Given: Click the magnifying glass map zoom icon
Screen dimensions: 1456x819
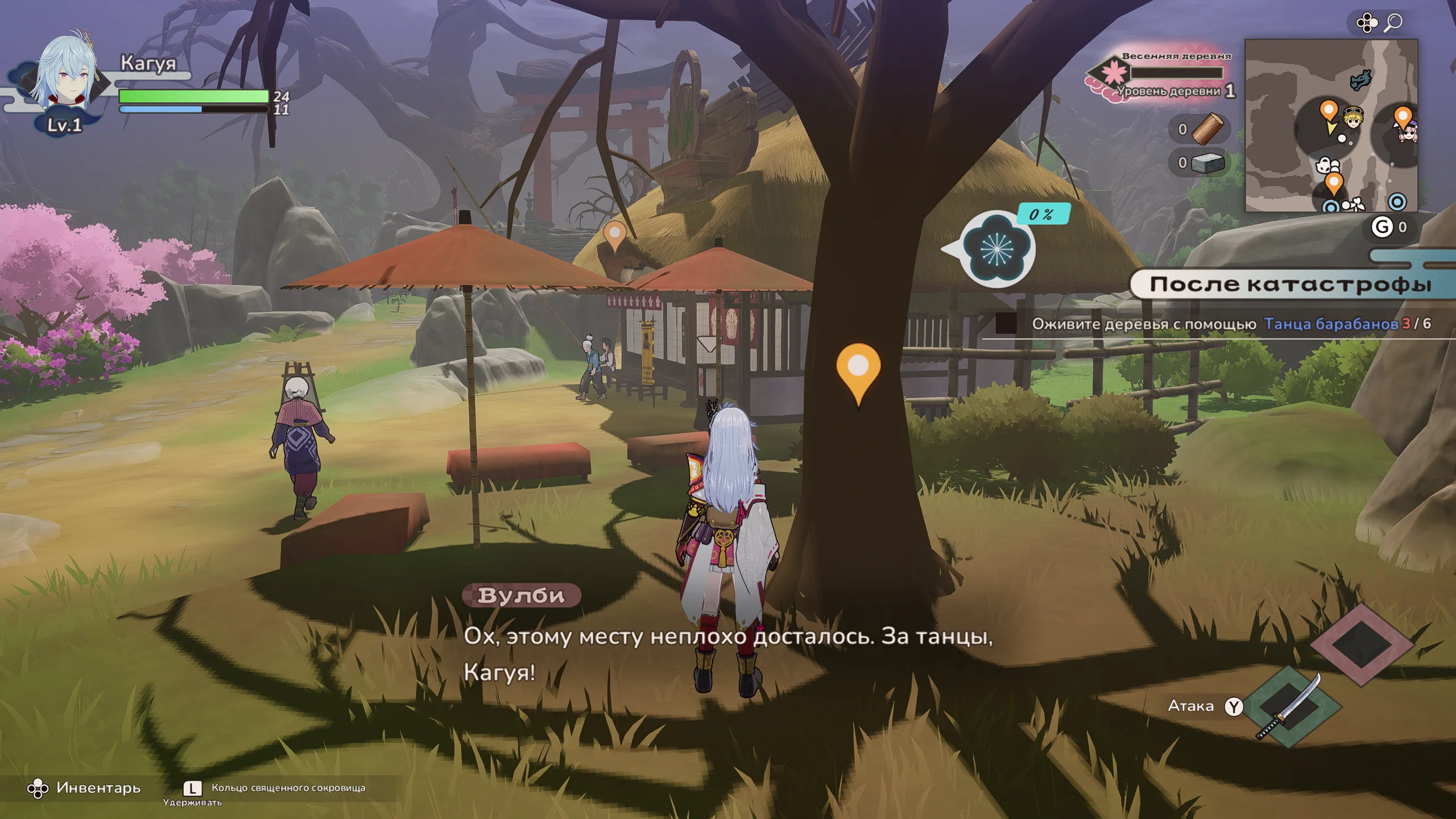Looking at the screenshot, I should tap(1393, 23).
